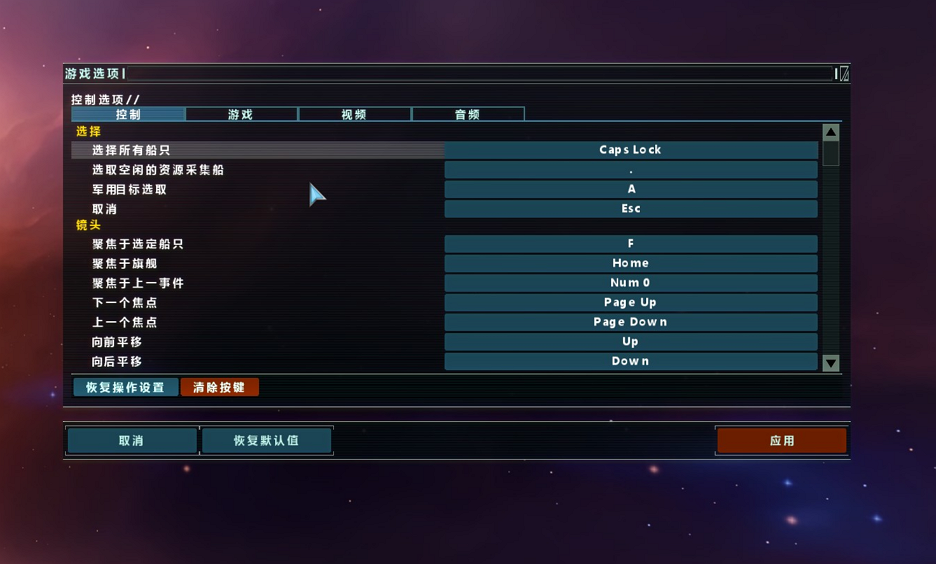The image size is (936, 564).
Task: Open the 视频 settings tab
Action: click(x=354, y=115)
